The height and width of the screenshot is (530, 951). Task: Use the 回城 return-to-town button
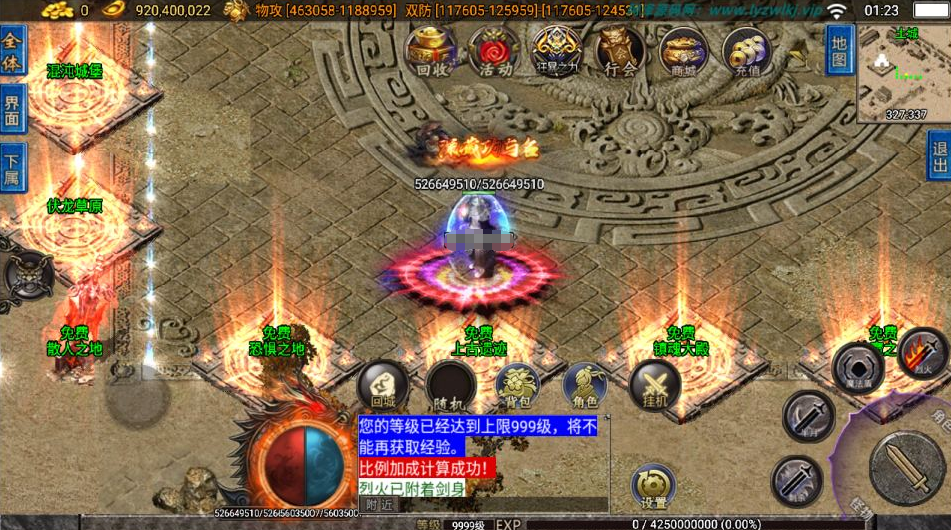click(x=383, y=385)
